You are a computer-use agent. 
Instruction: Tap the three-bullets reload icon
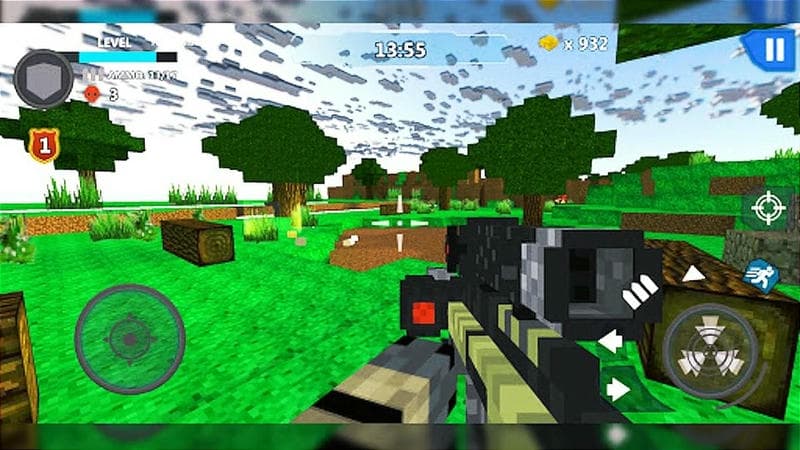(x=640, y=291)
